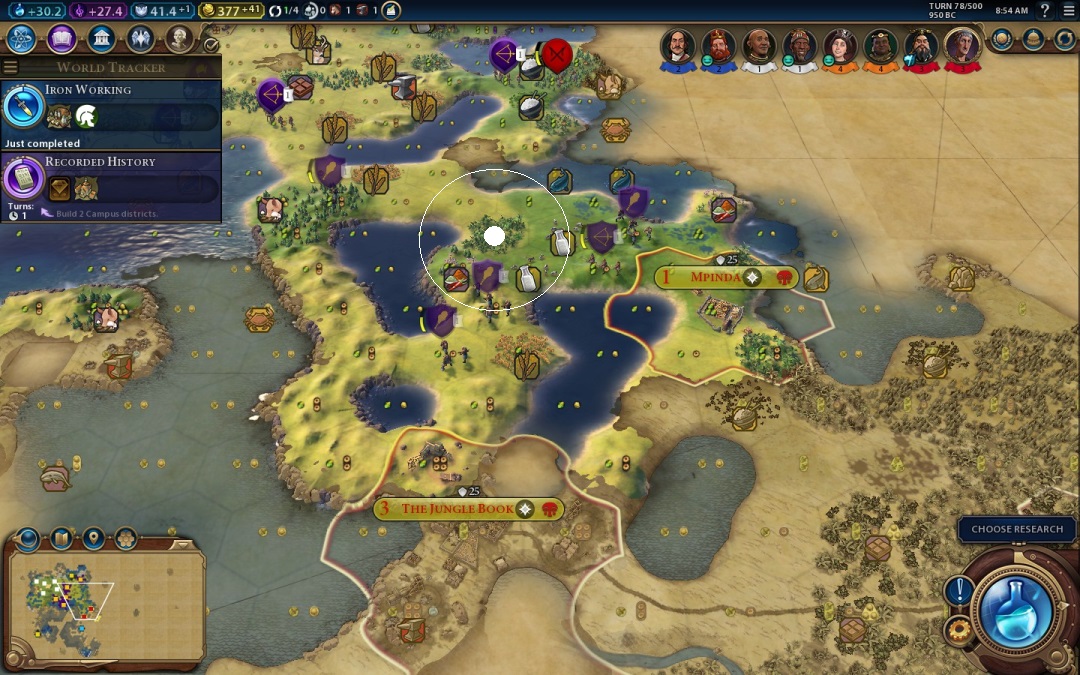Toggle the World Tracker menu list
This screenshot has height=675, width=1080.
coord(11,67)
